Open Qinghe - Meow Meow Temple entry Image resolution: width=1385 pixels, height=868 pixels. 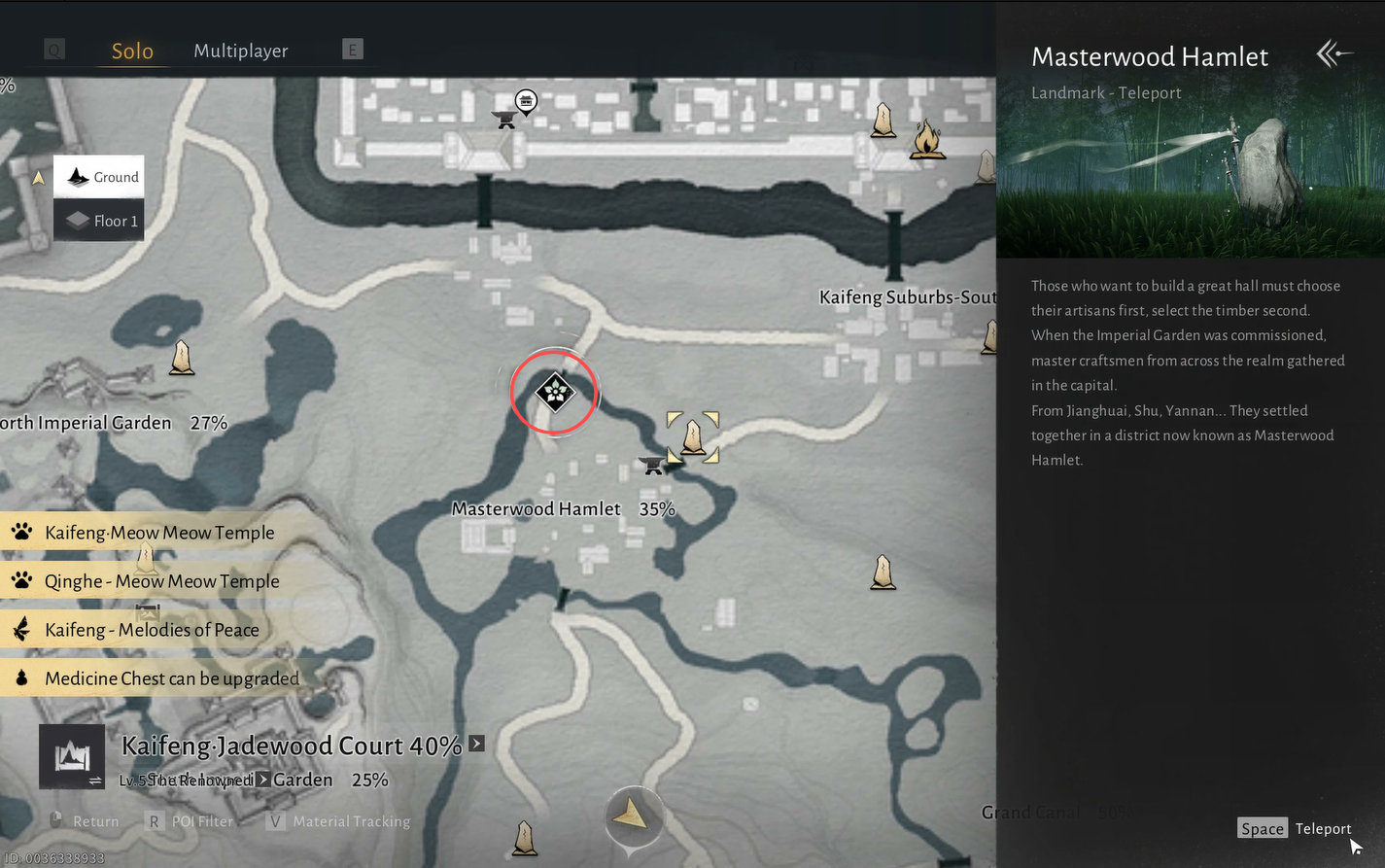160,581
